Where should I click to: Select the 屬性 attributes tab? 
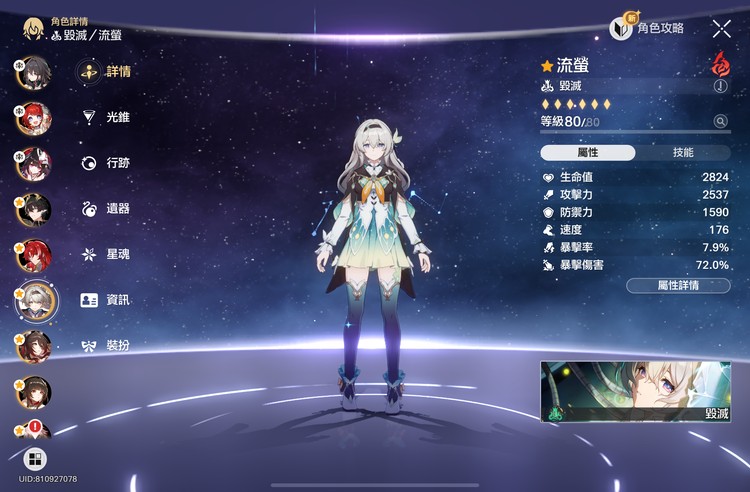[x=588, y=153]
